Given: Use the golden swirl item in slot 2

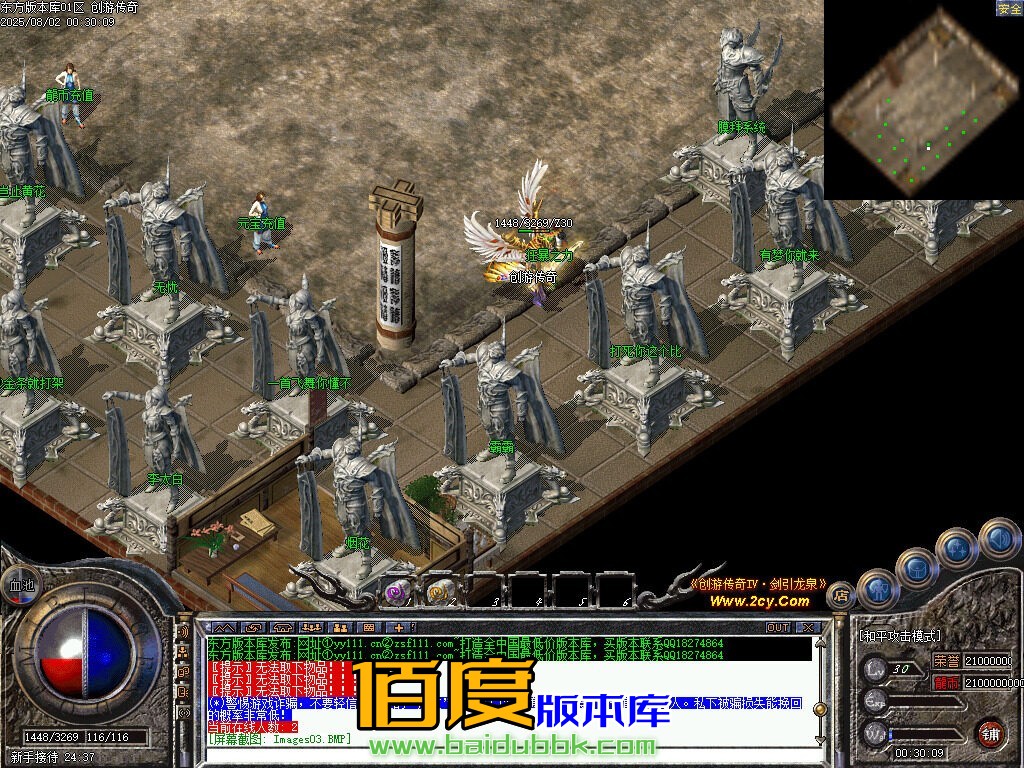Looking at the screenshot, I should point(439,592).
